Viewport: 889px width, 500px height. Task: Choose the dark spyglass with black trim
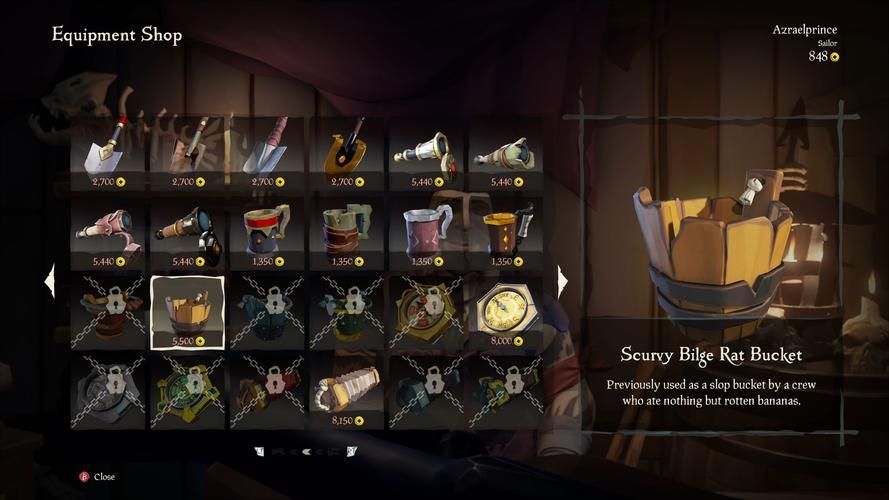click(187, 231)
